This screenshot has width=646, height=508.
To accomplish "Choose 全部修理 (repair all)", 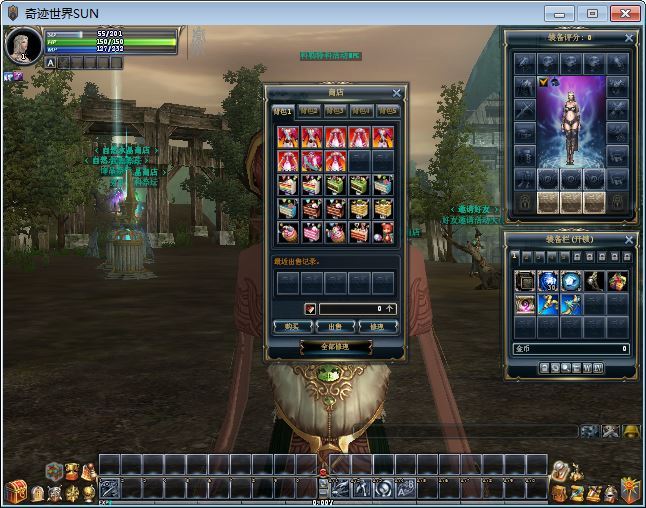I will [x=335, y=346].
